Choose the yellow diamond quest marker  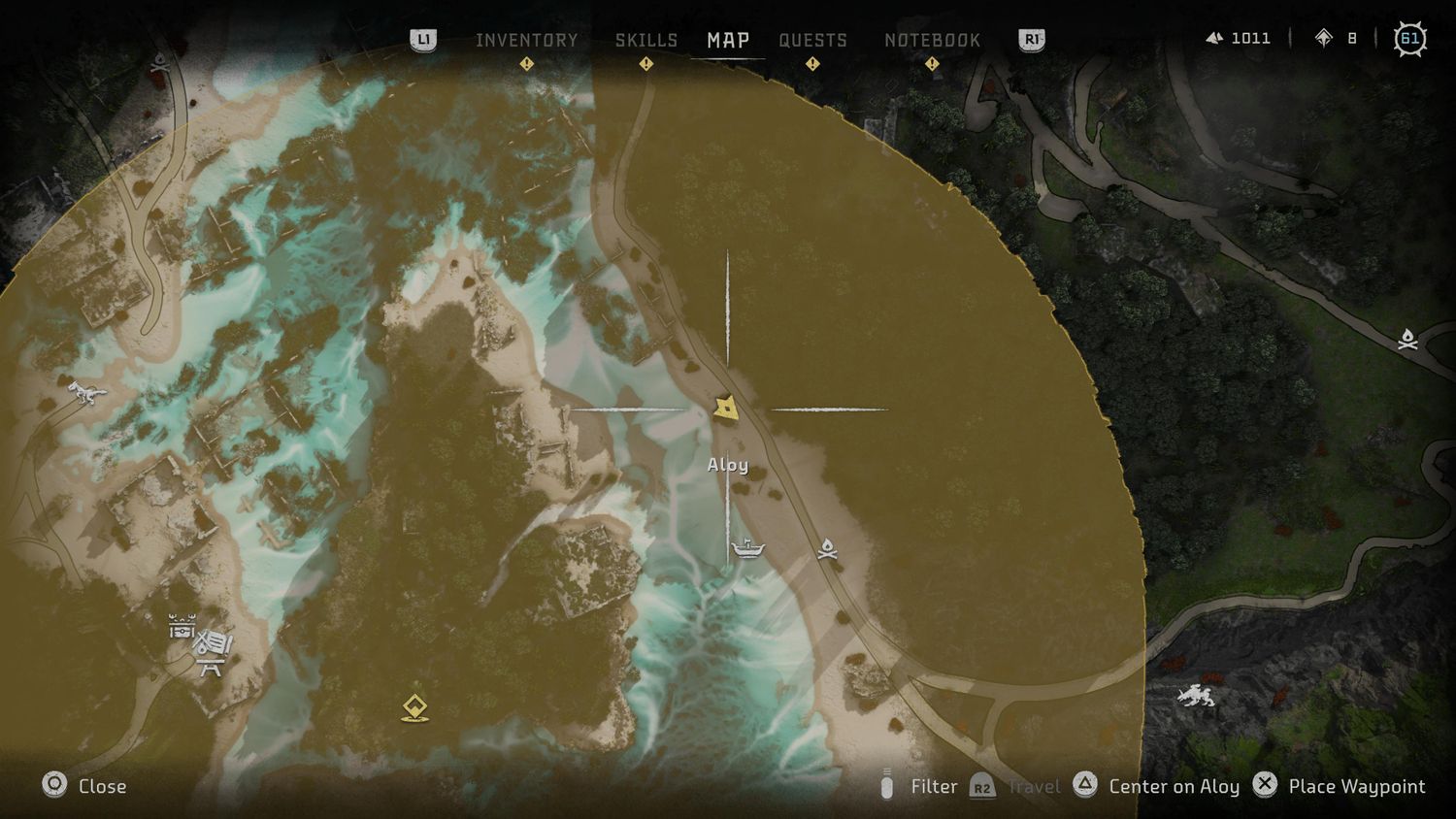tap(415, 707)
